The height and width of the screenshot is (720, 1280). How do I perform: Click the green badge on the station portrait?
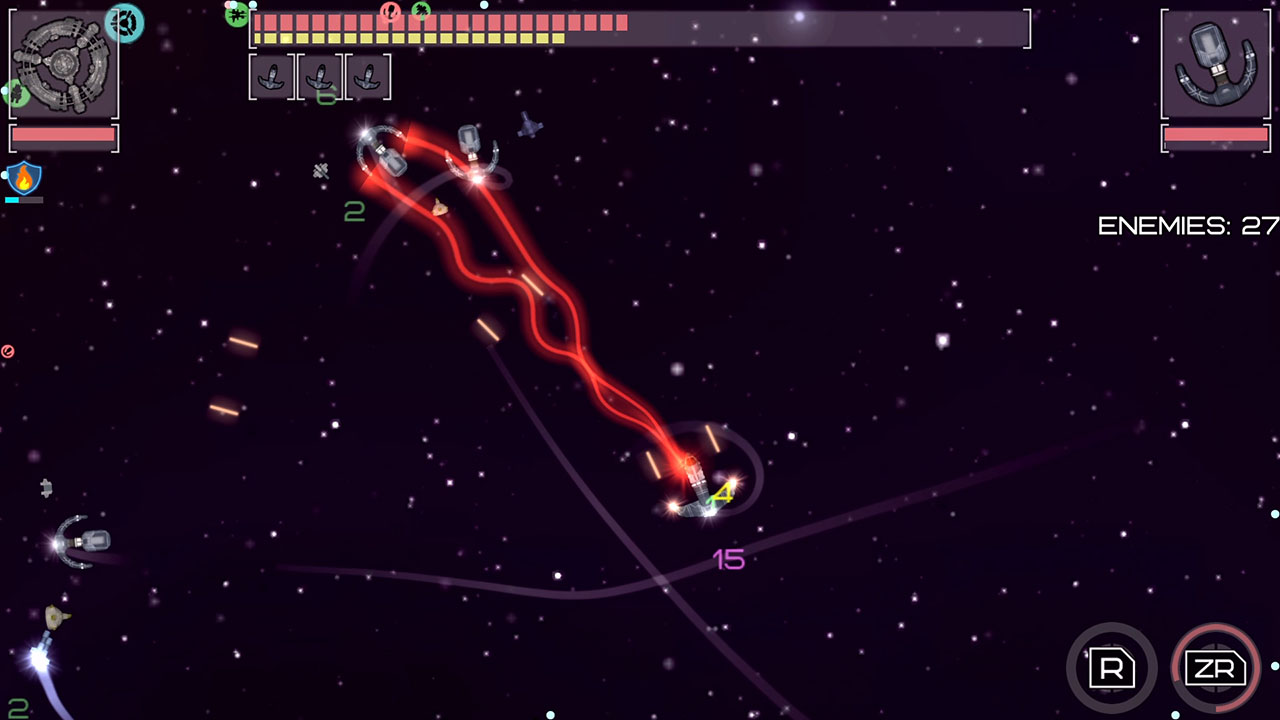coord(14,91)
